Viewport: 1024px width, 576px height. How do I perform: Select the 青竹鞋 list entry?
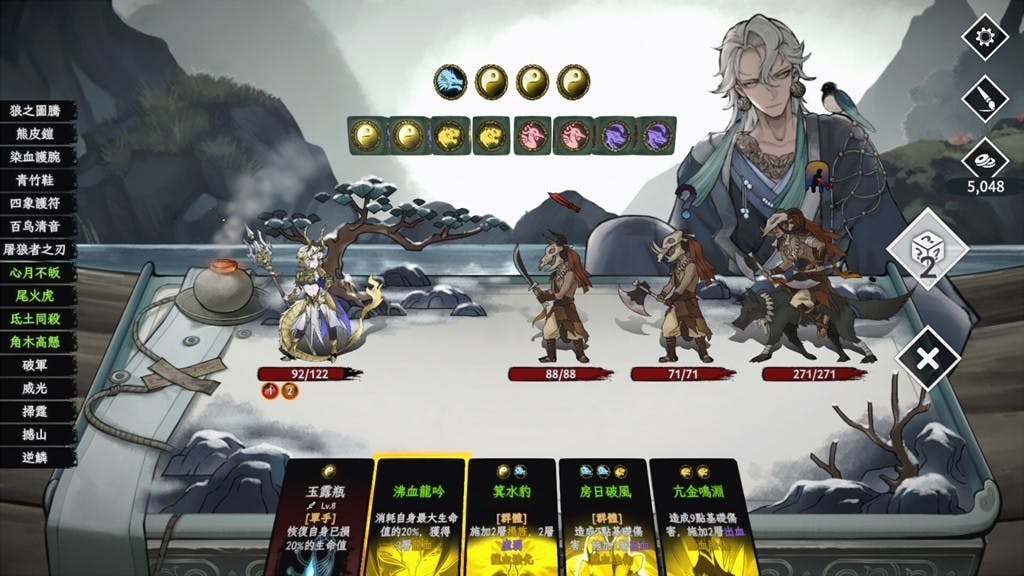[36, 181]
